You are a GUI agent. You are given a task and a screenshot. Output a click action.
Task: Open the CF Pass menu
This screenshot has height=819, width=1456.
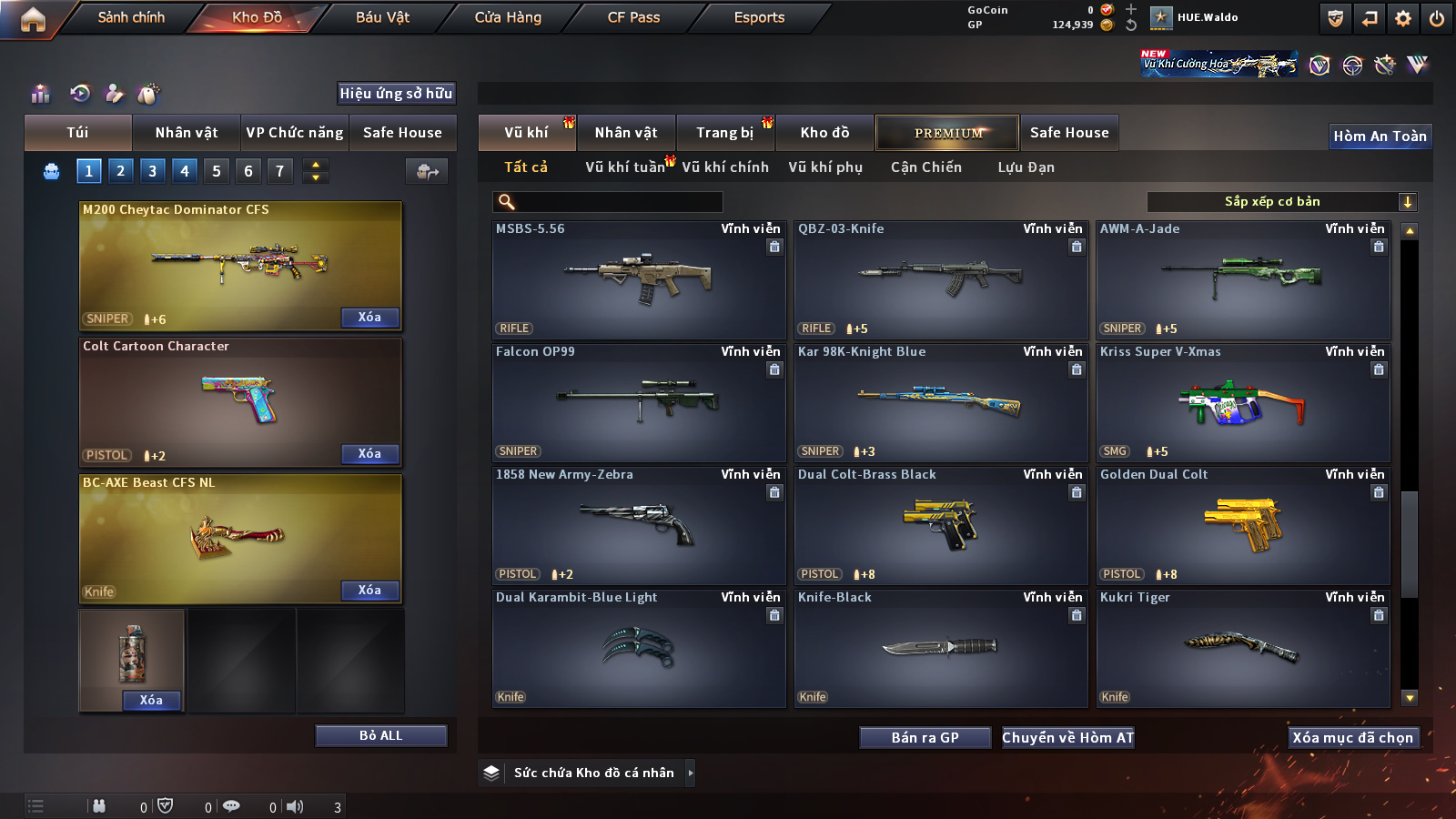pyautogui.click(x=633, y=17)
